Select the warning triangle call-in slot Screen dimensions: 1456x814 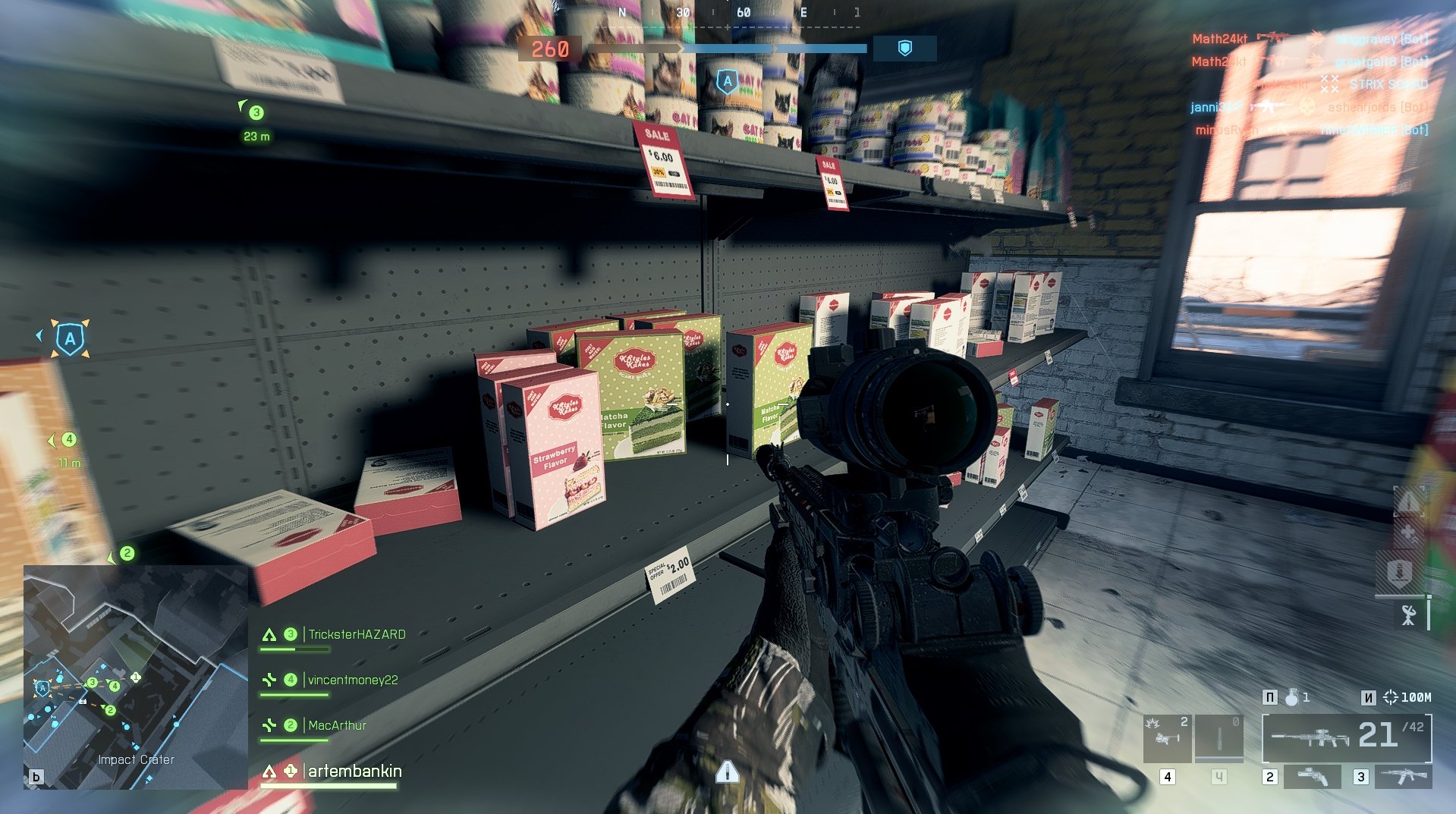(1408, 501)
